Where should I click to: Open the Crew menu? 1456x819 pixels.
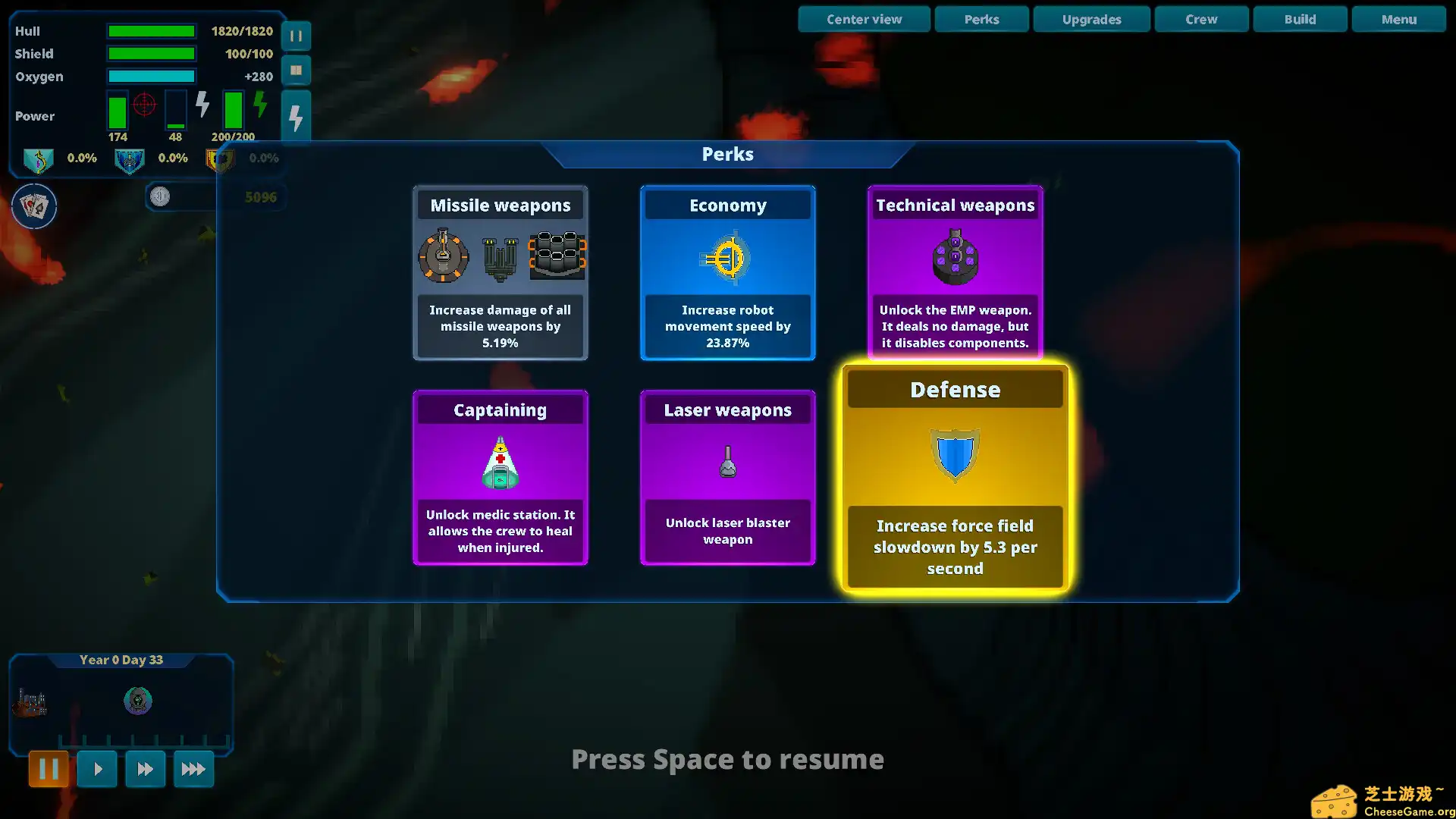pyautogui.click(x=1201, y=19)
